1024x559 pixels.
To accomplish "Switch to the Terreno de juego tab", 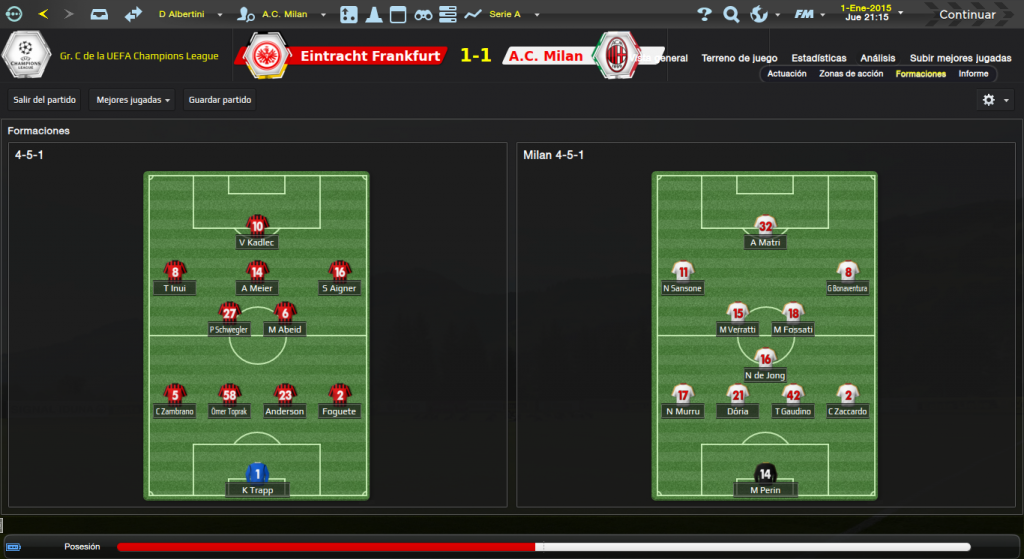I will click(x=739, y=58).
